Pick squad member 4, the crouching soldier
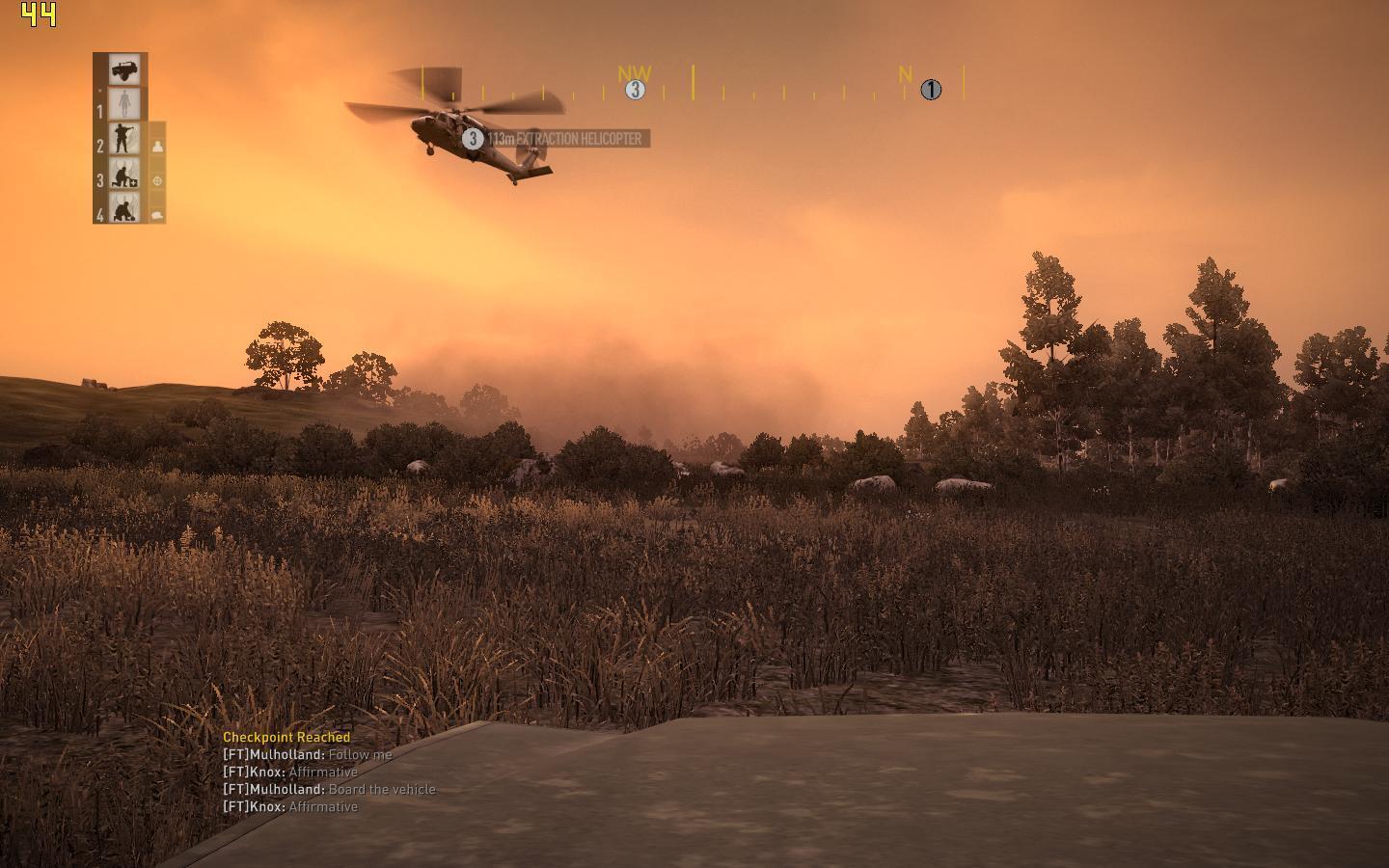 click(124, 207)
